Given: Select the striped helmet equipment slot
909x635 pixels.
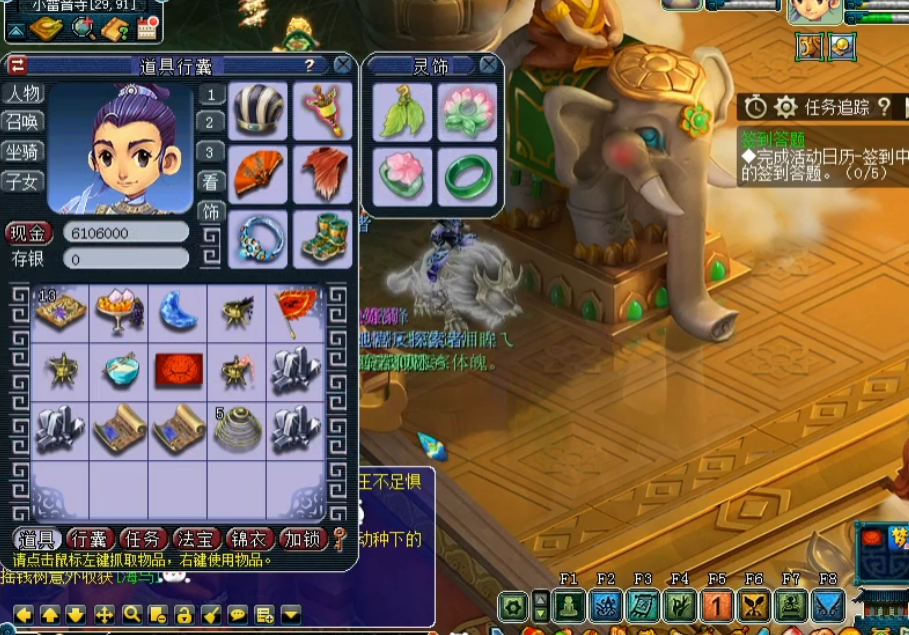Looking at the screenshot, I should coord(260,111).
